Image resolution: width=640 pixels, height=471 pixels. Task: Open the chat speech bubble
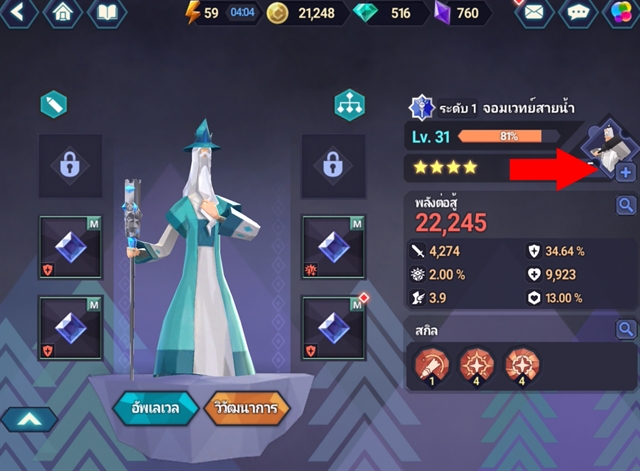pyautogui.click(x=579, y=13)
